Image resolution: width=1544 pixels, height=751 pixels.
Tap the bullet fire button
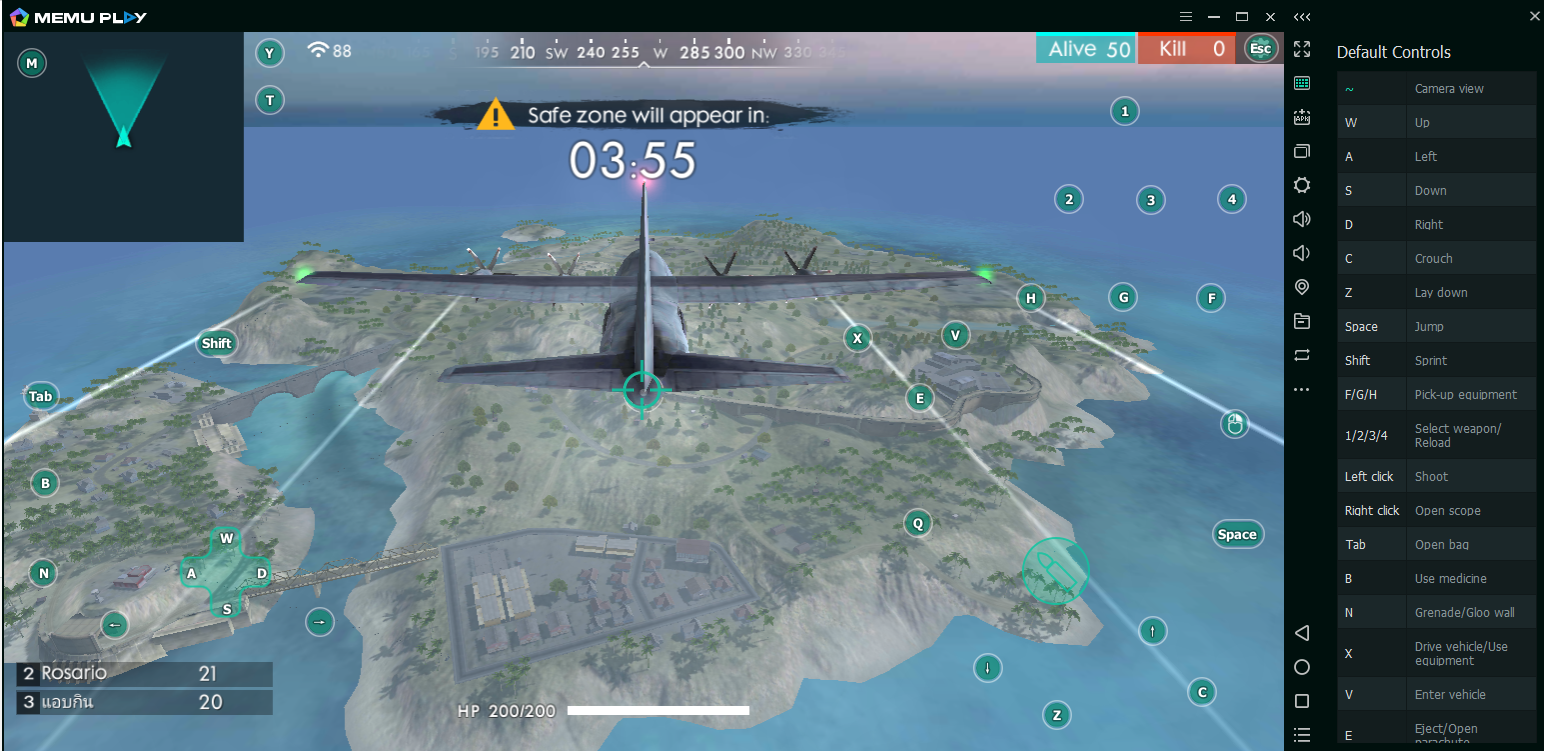pos(1055,571)
